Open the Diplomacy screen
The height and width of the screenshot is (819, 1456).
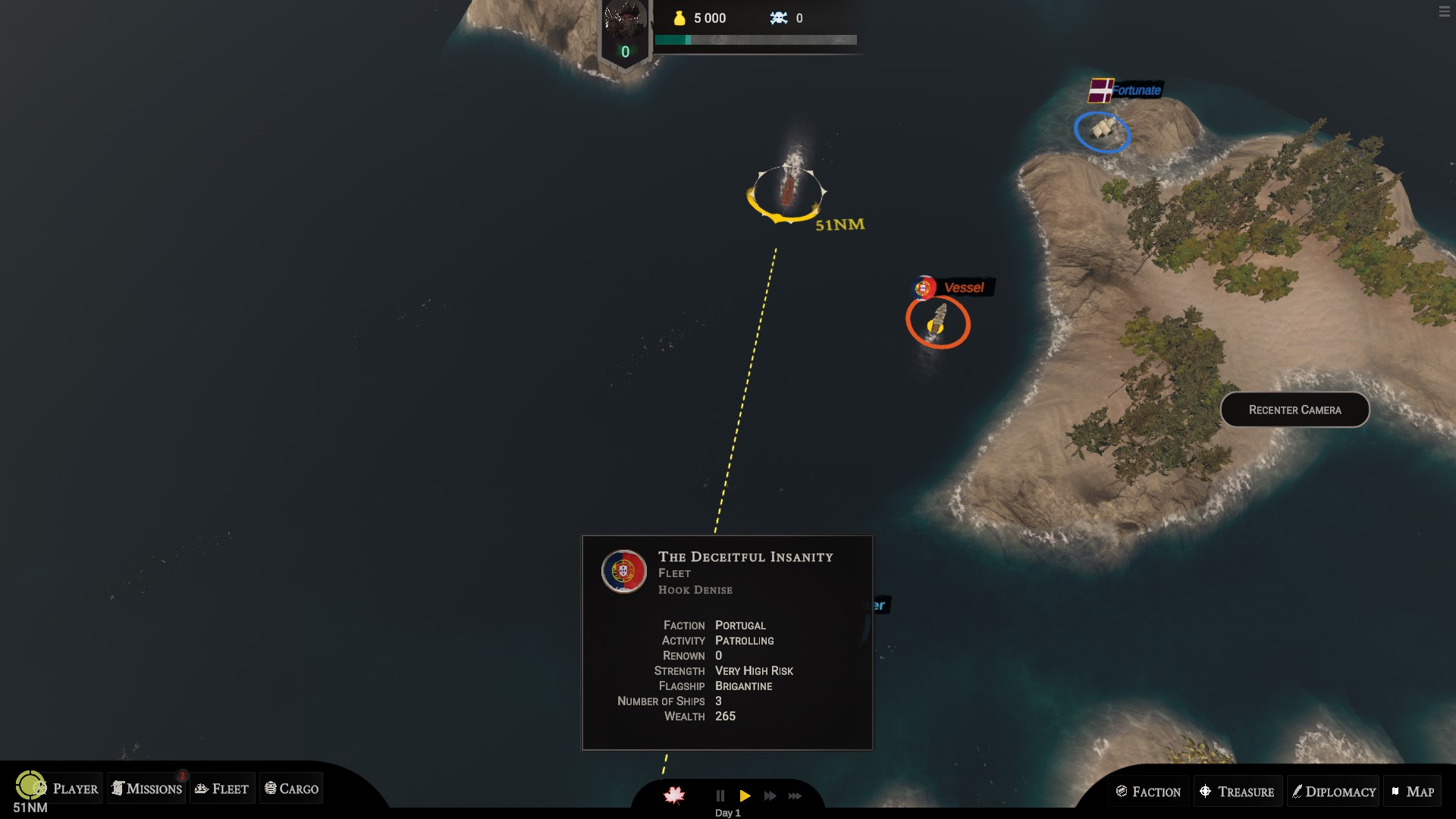coord(1333,792)
